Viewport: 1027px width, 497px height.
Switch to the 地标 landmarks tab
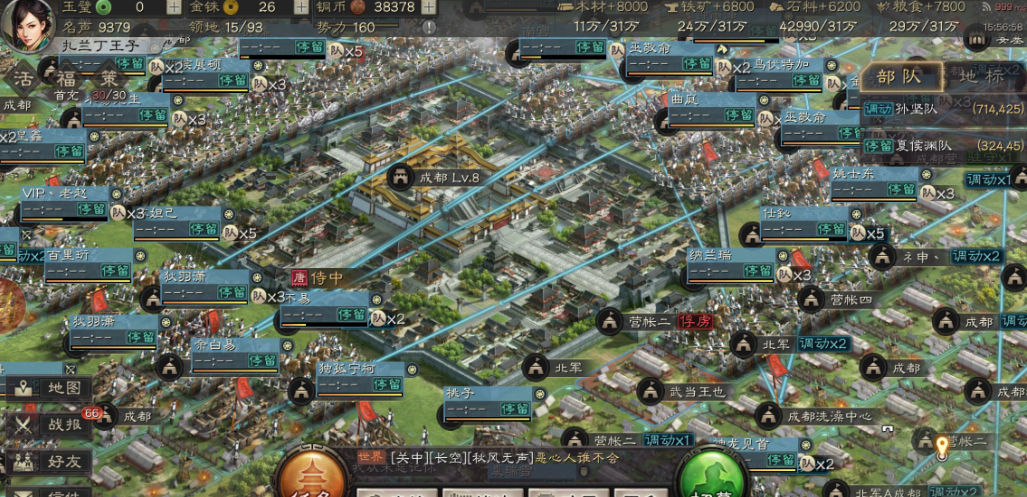(x=982, y=76)
